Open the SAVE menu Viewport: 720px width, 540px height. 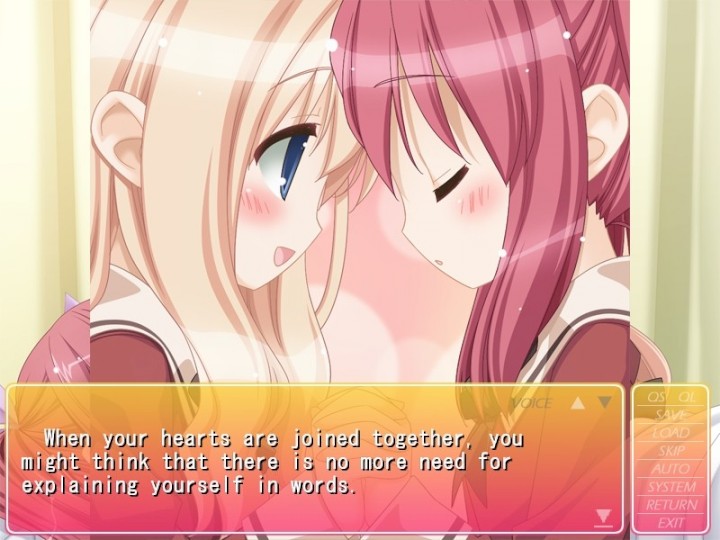click(x=672, y=415)
